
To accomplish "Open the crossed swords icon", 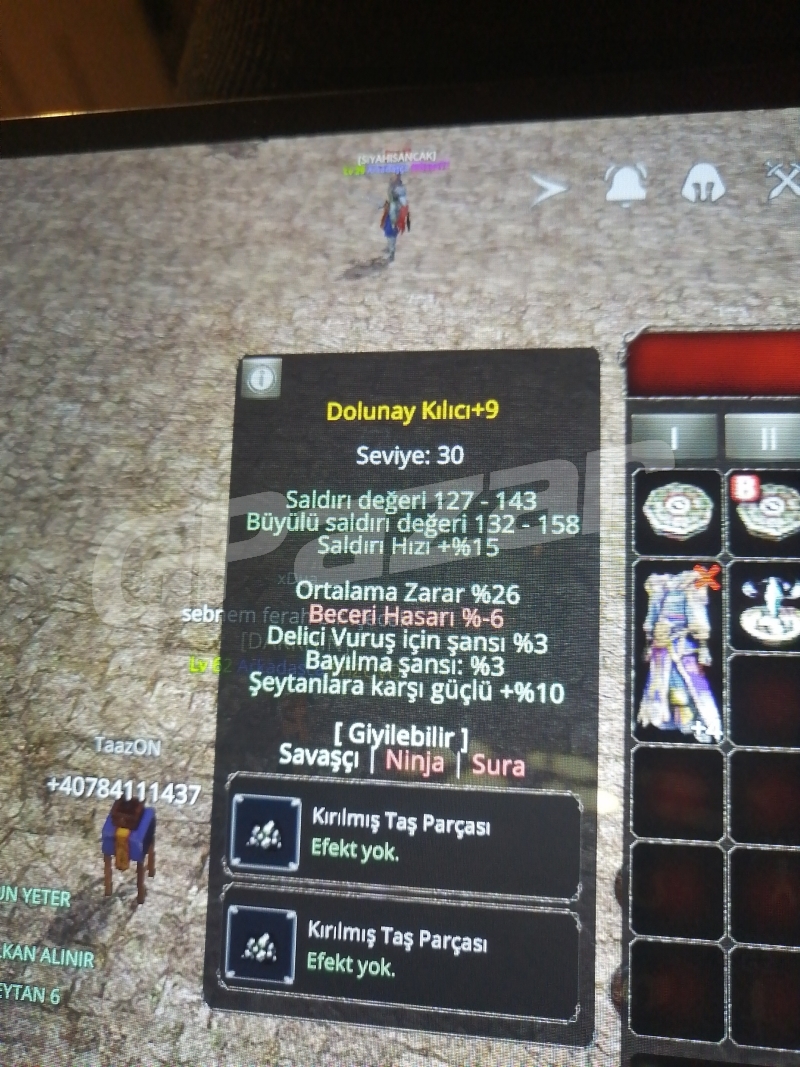I will (783, 182).
